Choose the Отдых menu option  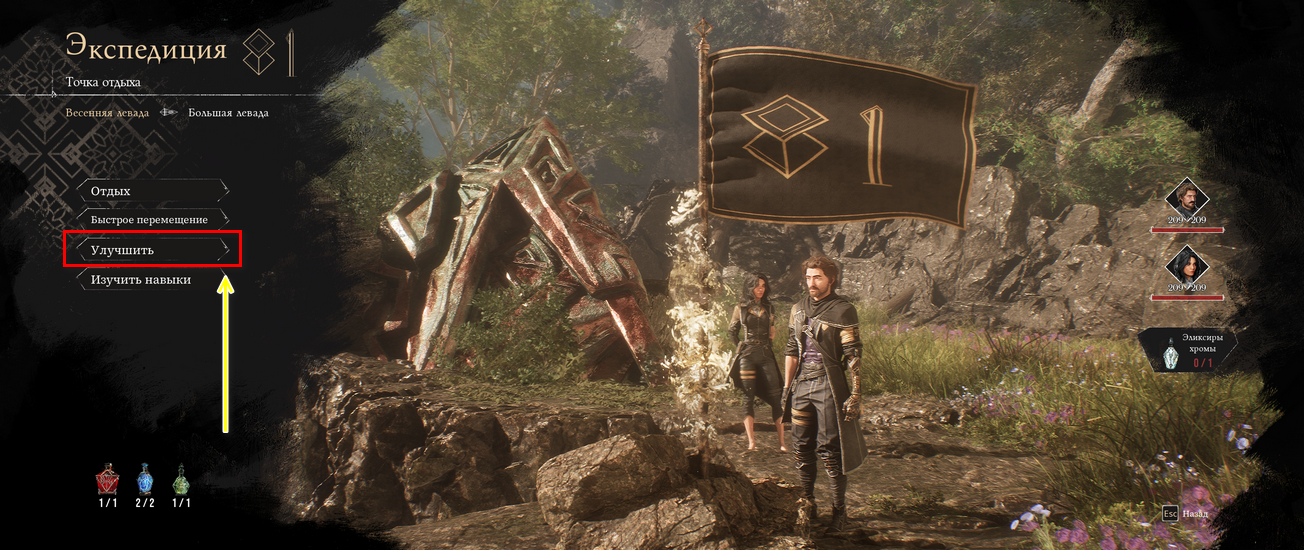point(152,191)
